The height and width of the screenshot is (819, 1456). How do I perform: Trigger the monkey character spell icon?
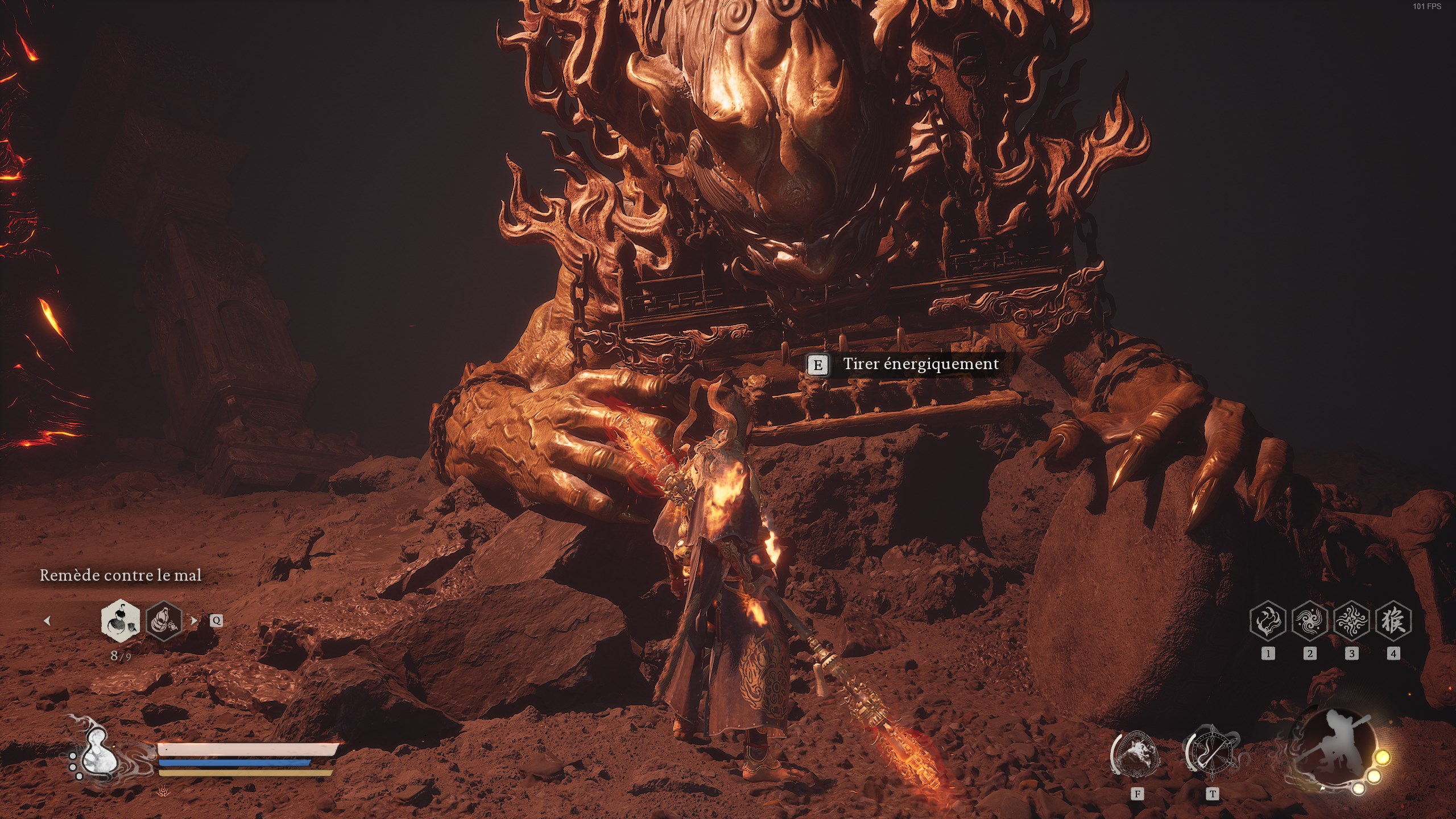1393,621
